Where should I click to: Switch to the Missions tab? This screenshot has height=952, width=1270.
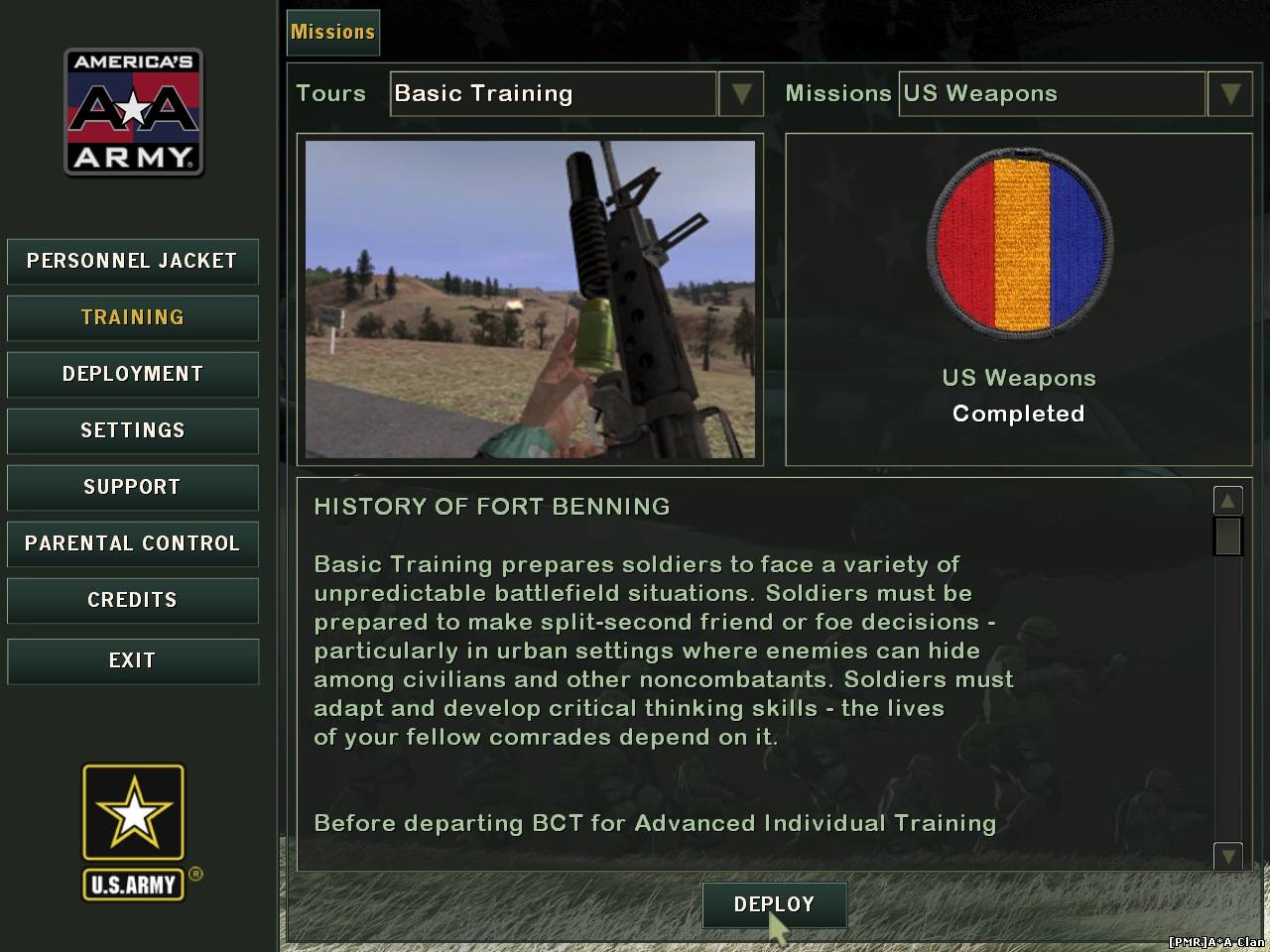click(x=333, y=33)
